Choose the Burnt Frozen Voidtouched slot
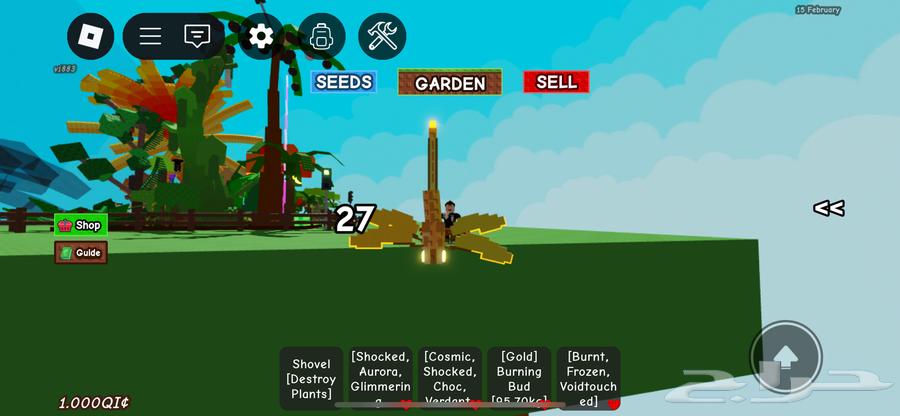 588,378
